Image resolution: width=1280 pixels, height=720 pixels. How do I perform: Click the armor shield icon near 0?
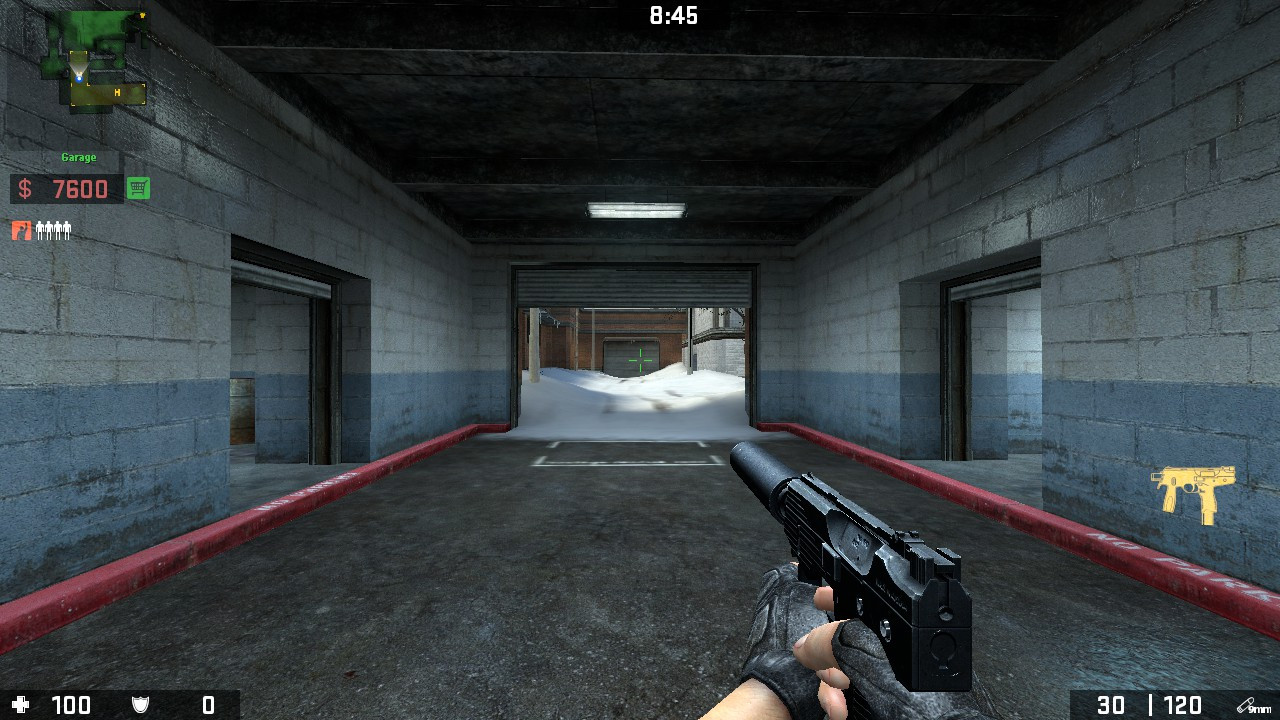[x=139, y=705]
